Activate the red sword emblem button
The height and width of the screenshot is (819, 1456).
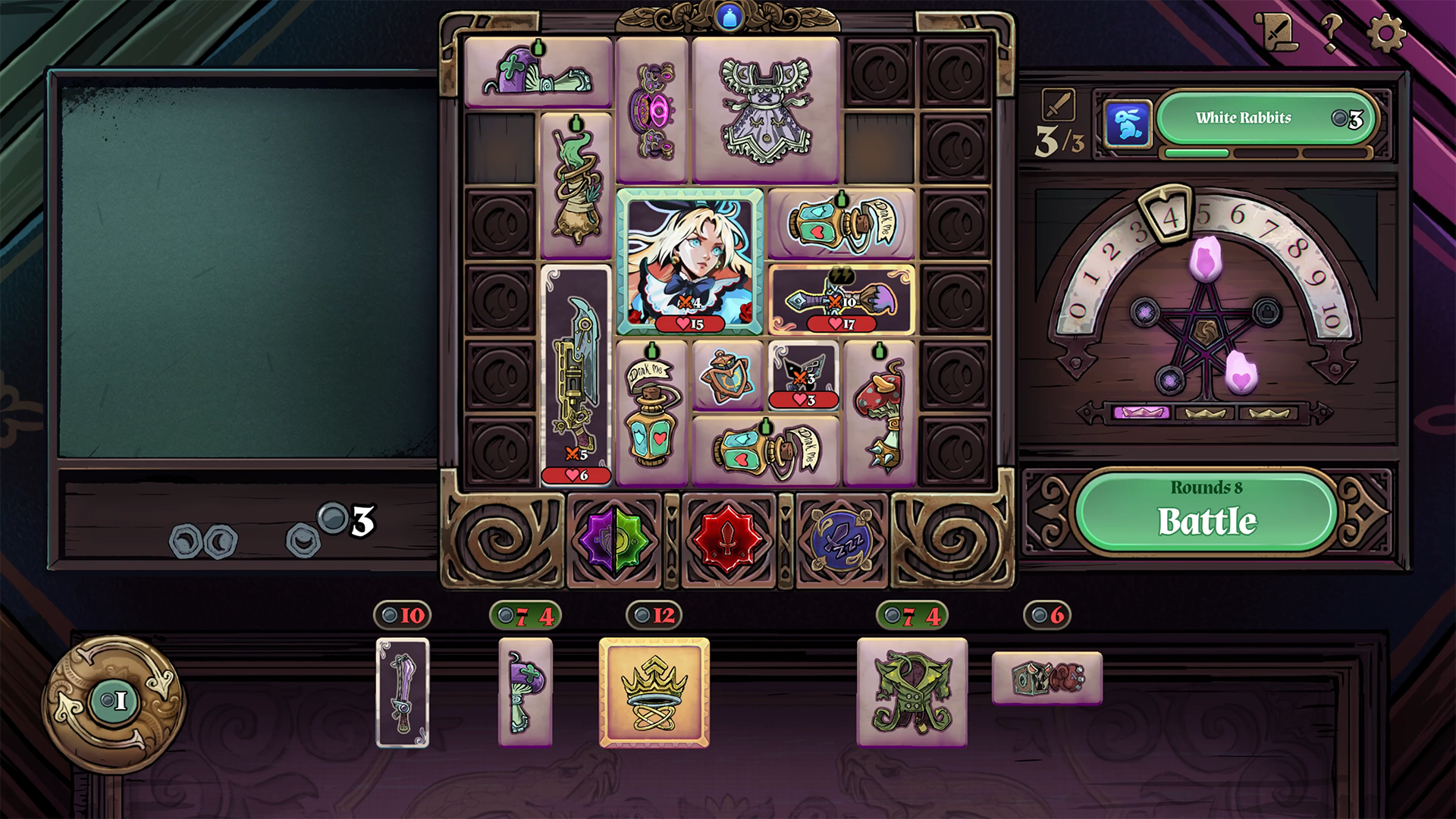[728, 540]
